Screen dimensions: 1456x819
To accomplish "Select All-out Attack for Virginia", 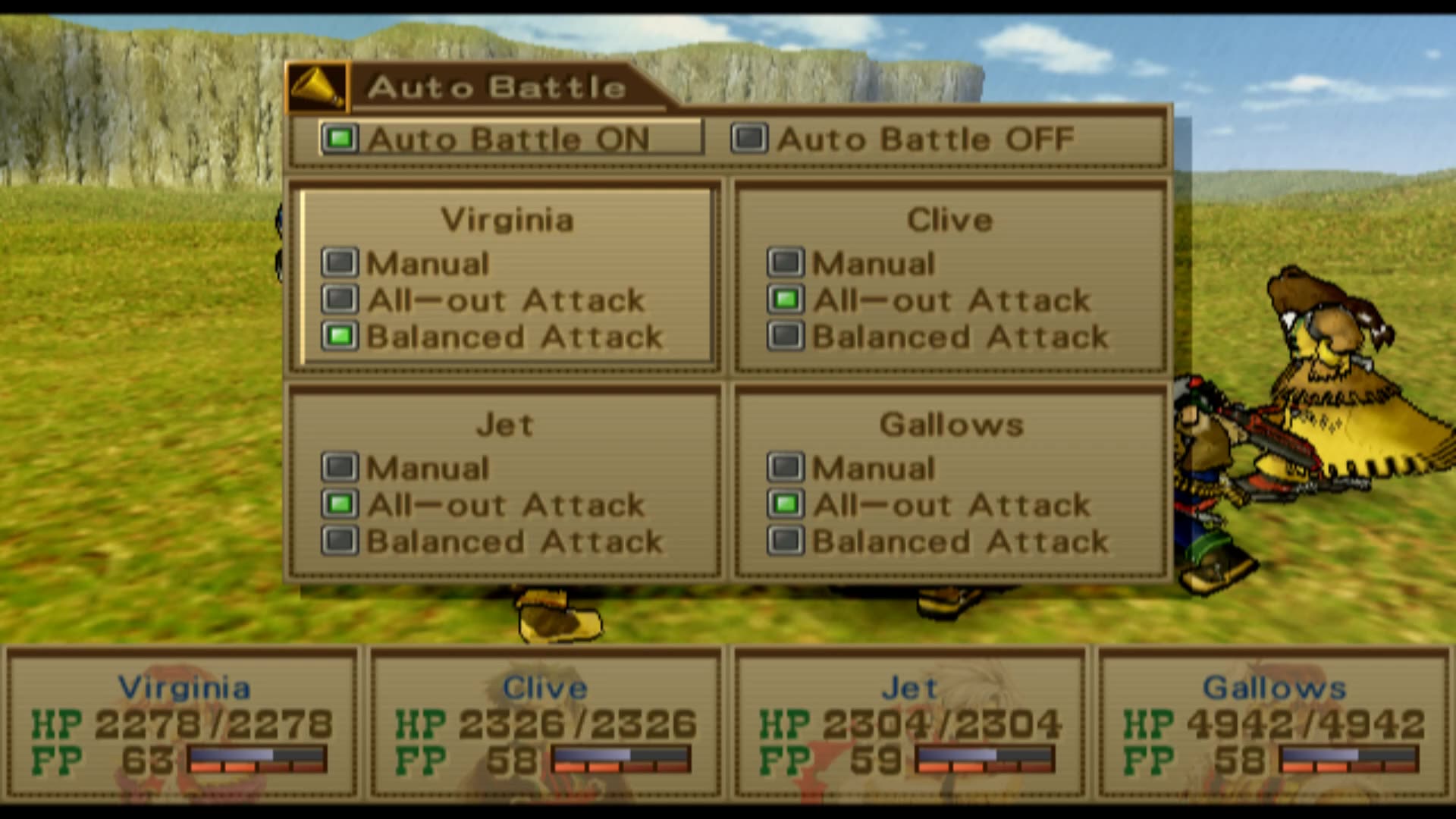I will (340, 300).
